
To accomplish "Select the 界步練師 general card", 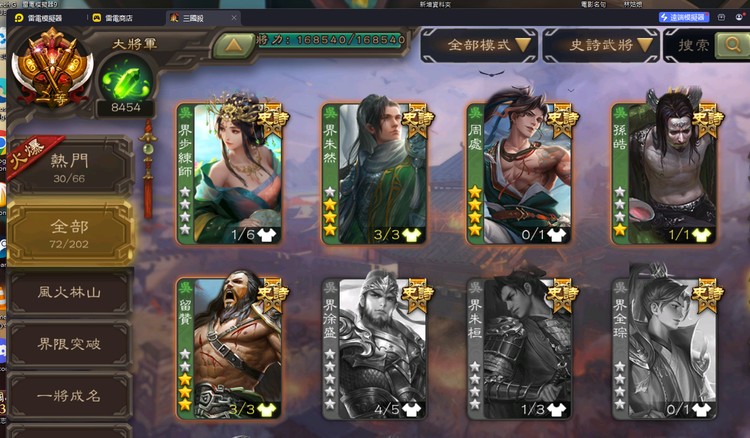I will (229, 173).
